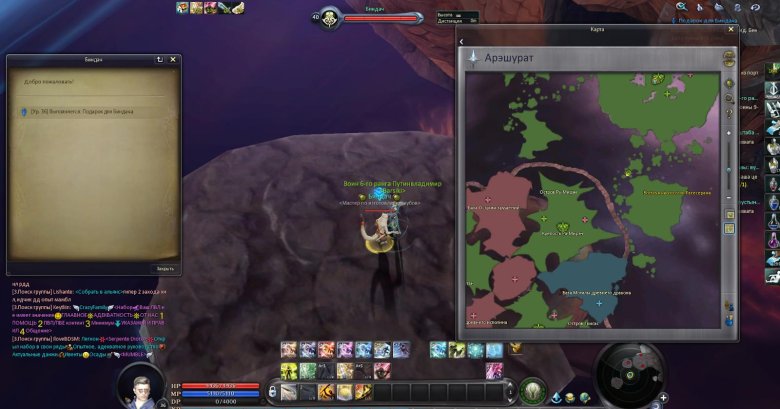Go back using the map's arrow button
780x409 pixels.
click(x=462, y=42)
